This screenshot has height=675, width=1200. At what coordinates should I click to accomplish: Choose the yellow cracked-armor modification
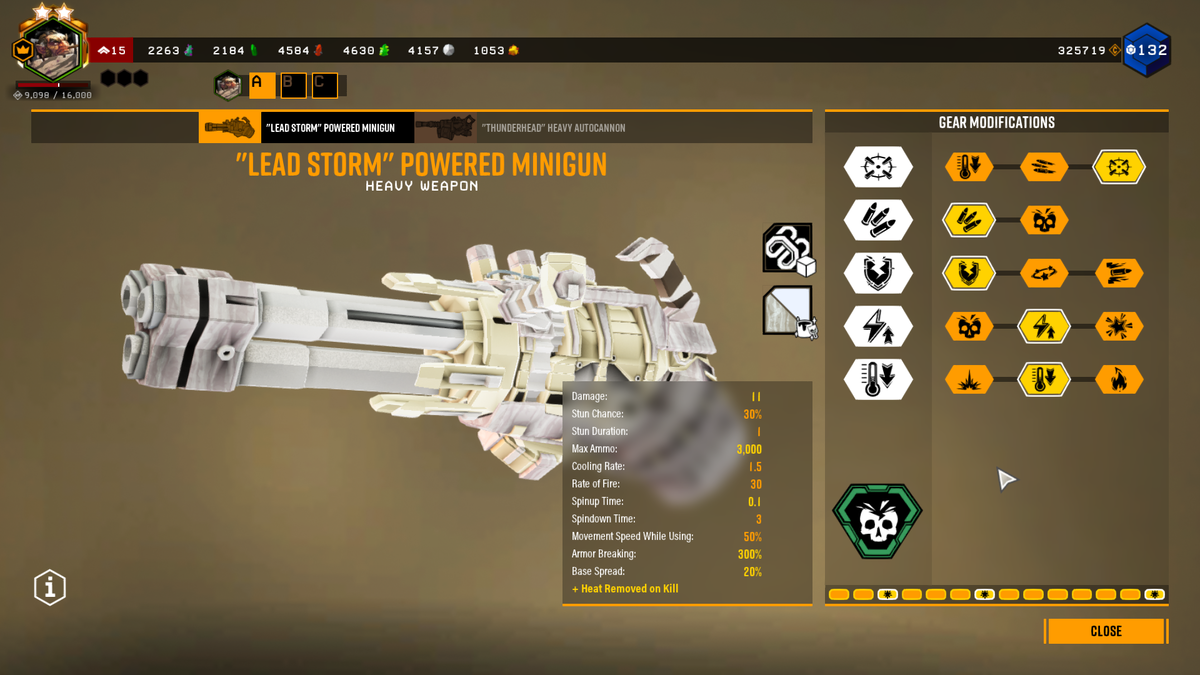[969, 273]
